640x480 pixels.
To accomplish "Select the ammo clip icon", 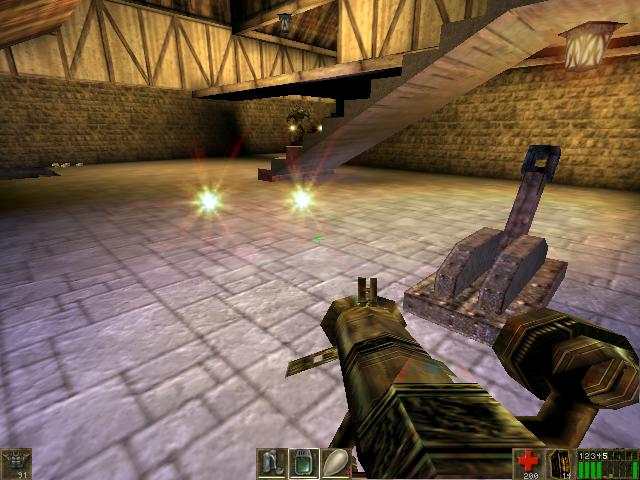I will tap(561, 463).
